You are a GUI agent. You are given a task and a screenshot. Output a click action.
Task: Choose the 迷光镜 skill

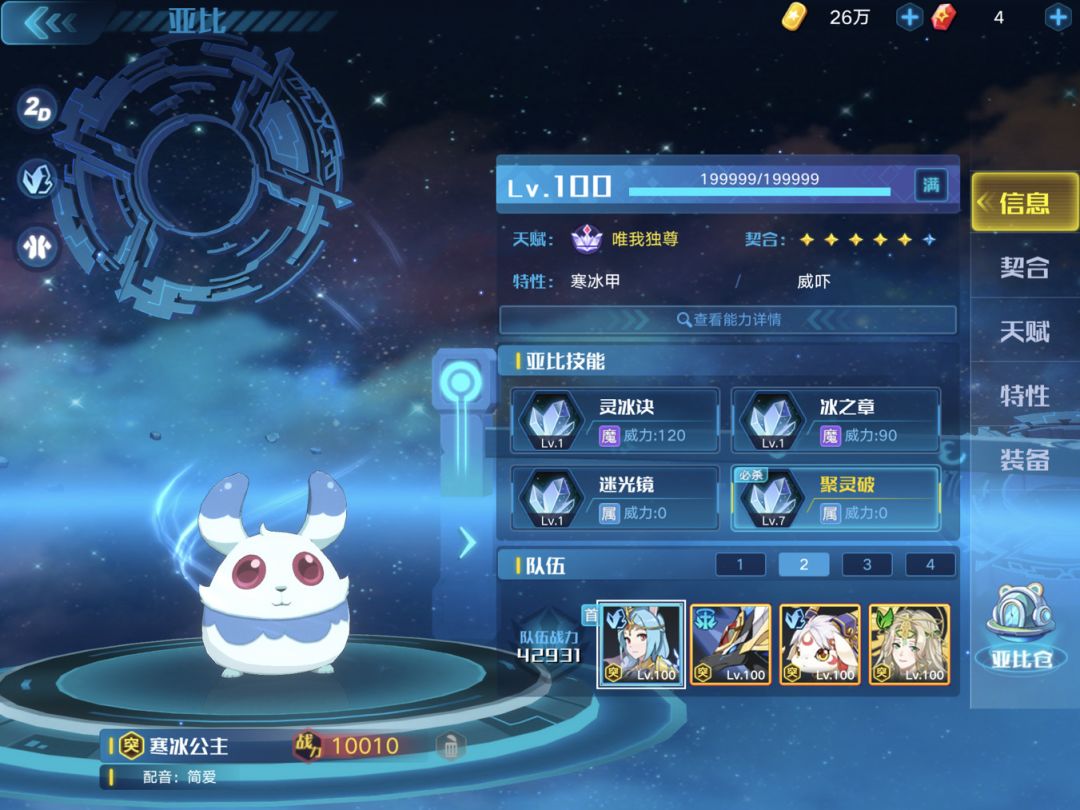615,498
